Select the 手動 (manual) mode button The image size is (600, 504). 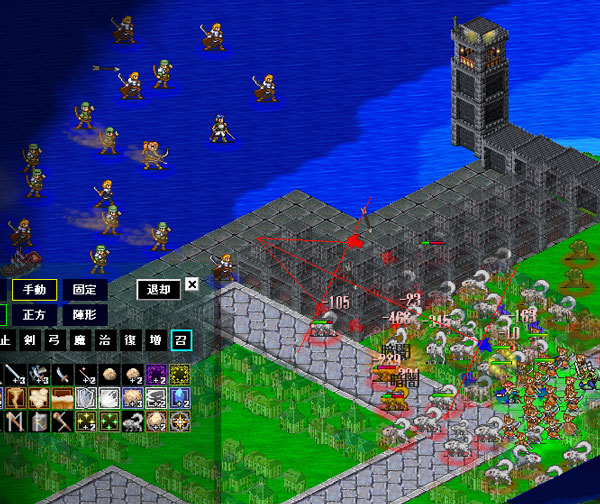tap(35, 290)
